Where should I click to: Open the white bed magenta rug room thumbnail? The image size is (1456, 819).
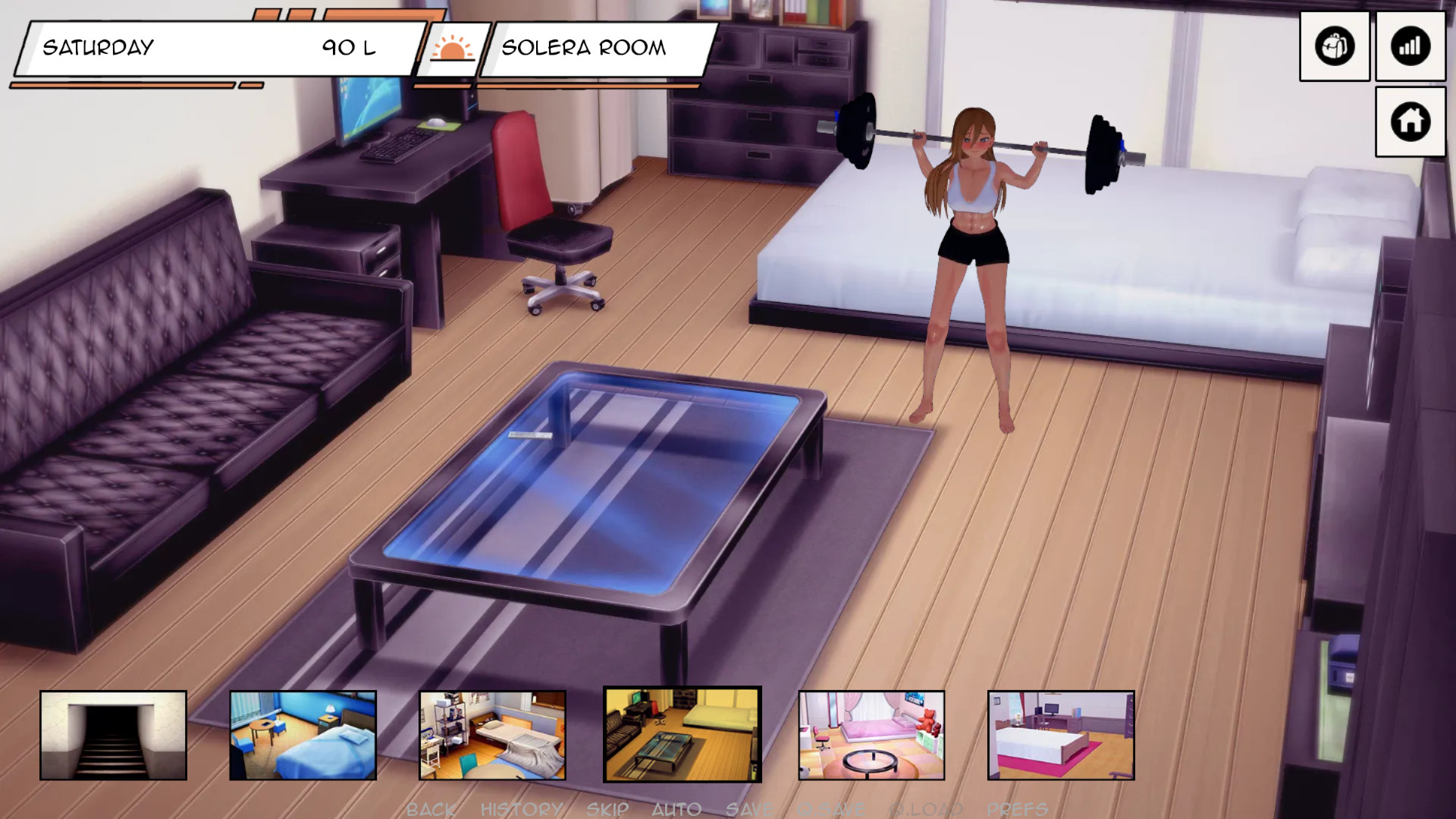(1061, 735)
